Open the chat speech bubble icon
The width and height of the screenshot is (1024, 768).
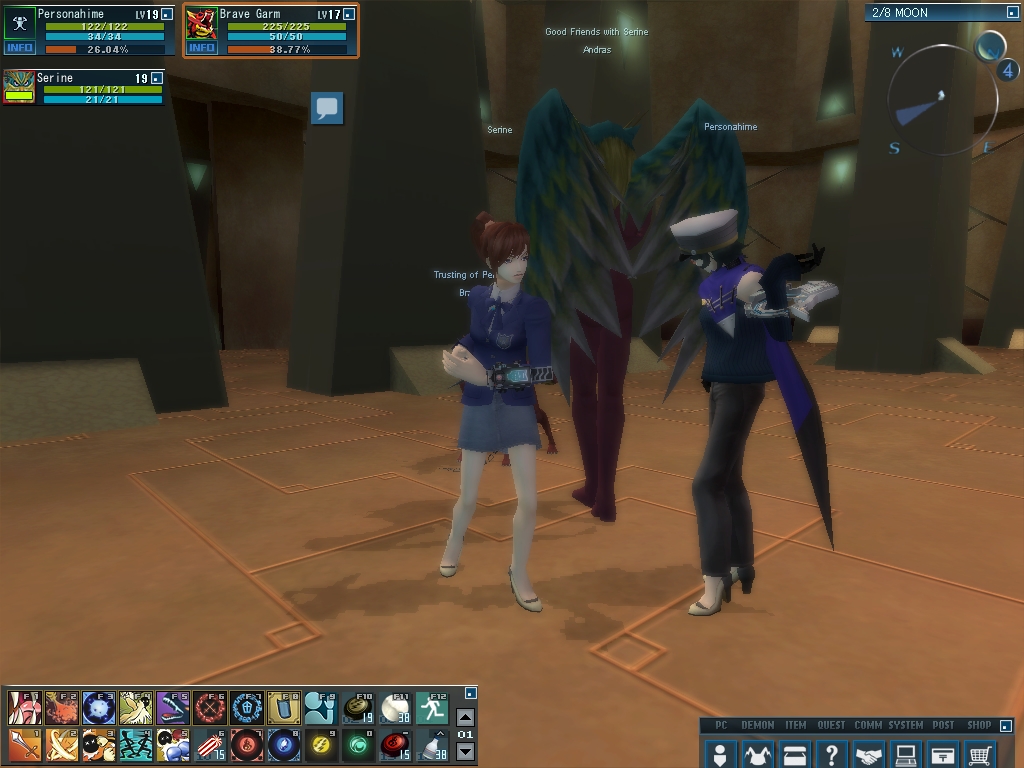[327, 108]
